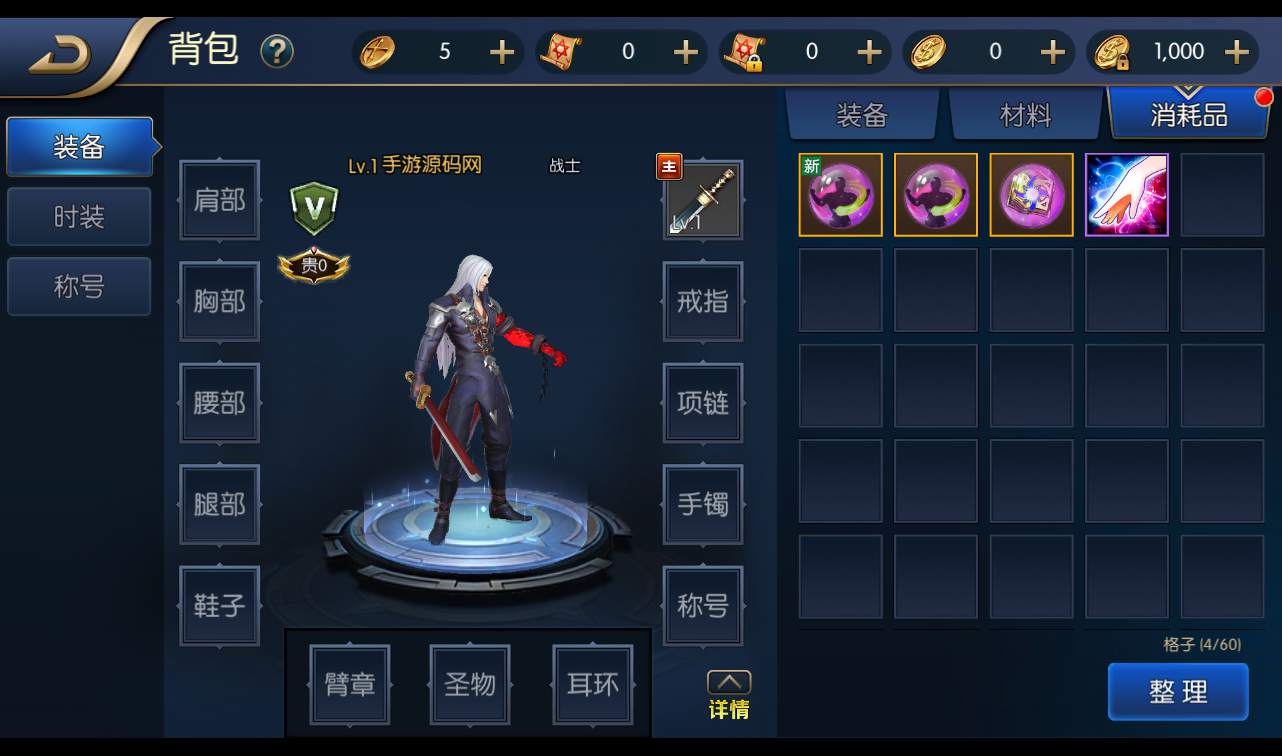
Task: Open the 称号 title side tab
Action: tap(79, 287)
